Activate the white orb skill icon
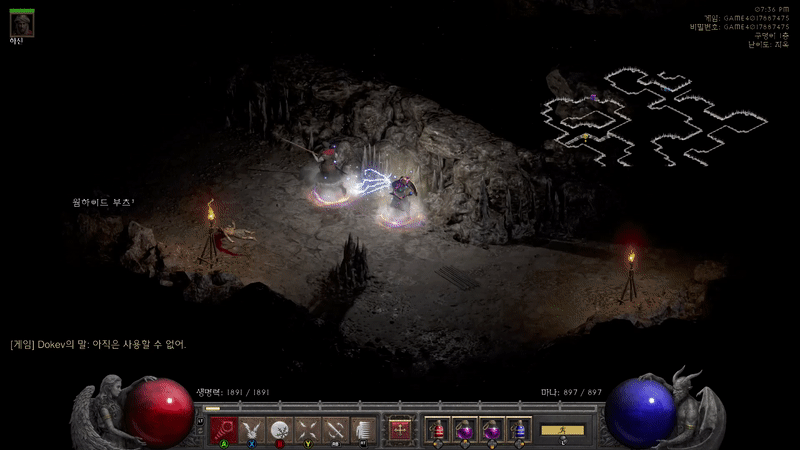This screenshot has height=450, width=800. pos(279,429)
